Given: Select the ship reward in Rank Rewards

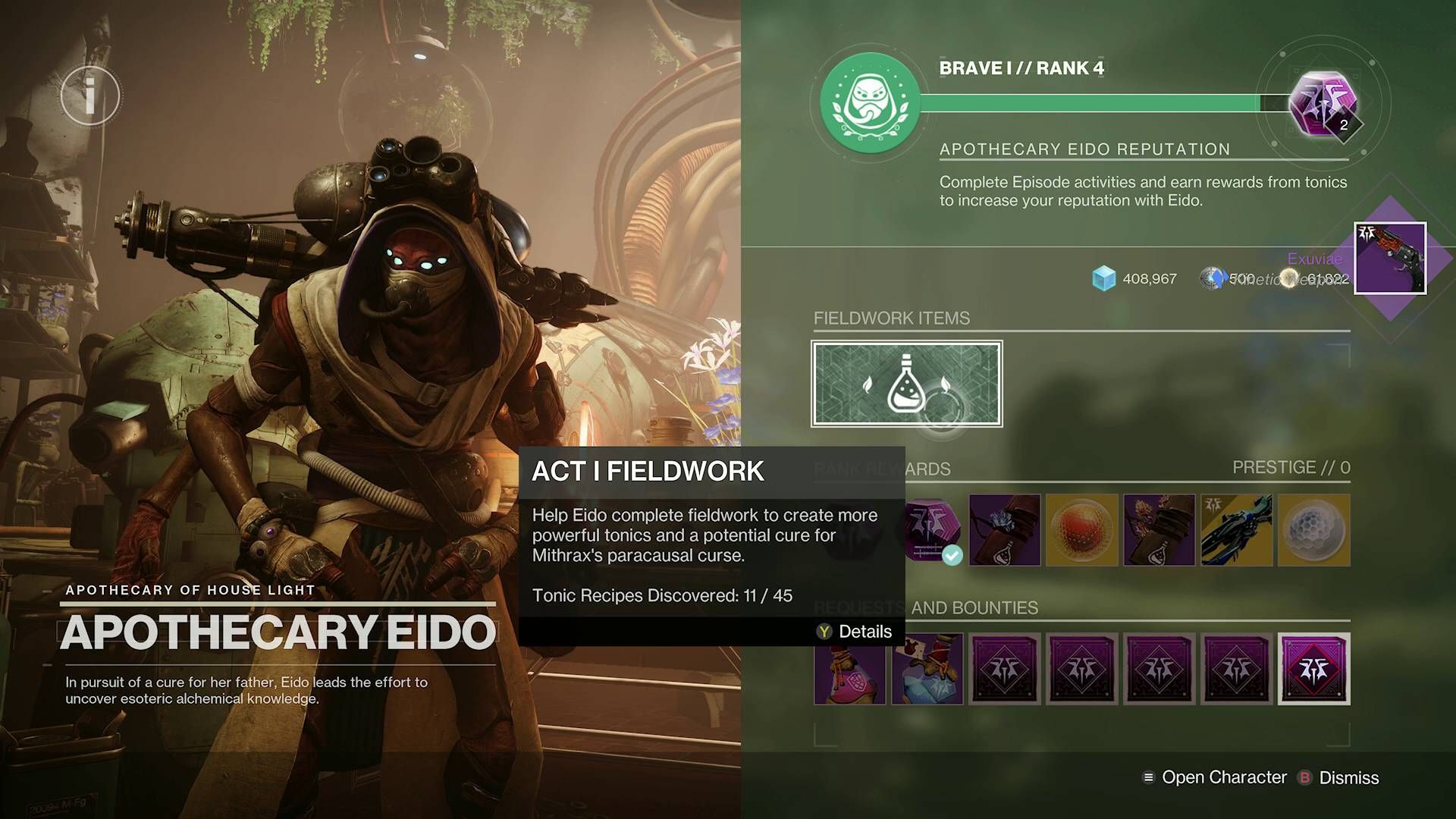Looking at the screenshot, I should point(1238,530).
